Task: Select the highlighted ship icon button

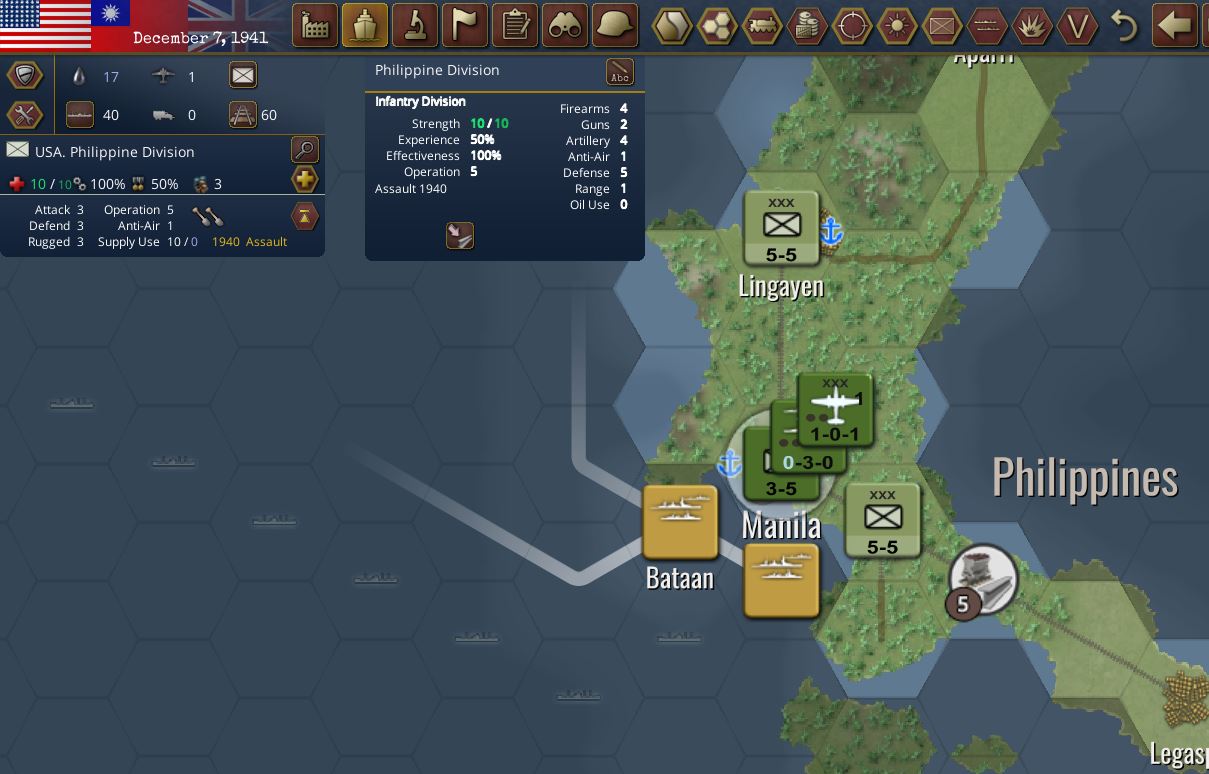Action: 365,25
